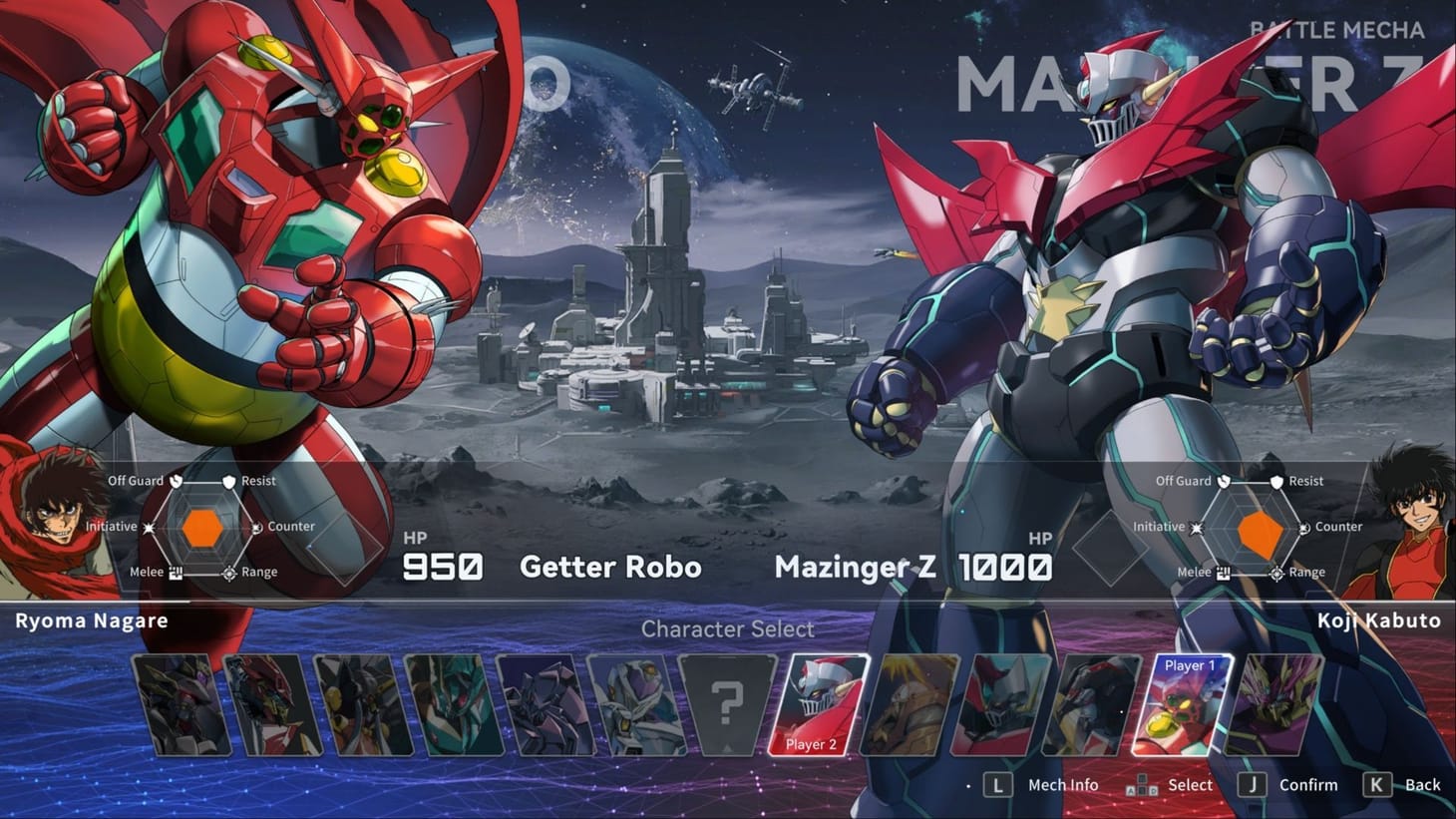Click the Mech Info label at the bottom
Viewport: 1456px width, 819px height.
coord(1061,785)
